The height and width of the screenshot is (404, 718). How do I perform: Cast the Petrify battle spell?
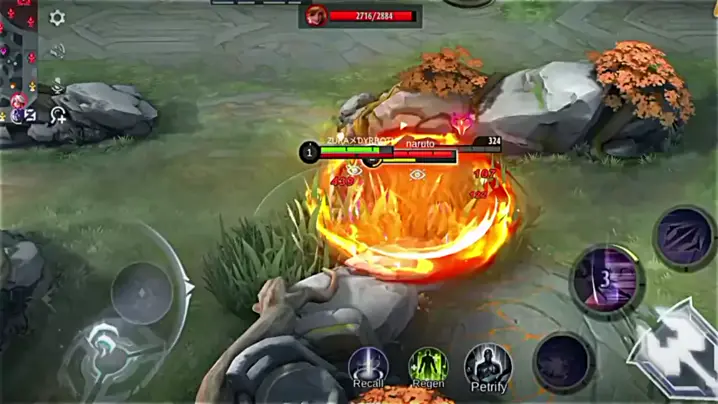(x=488, y=366)
